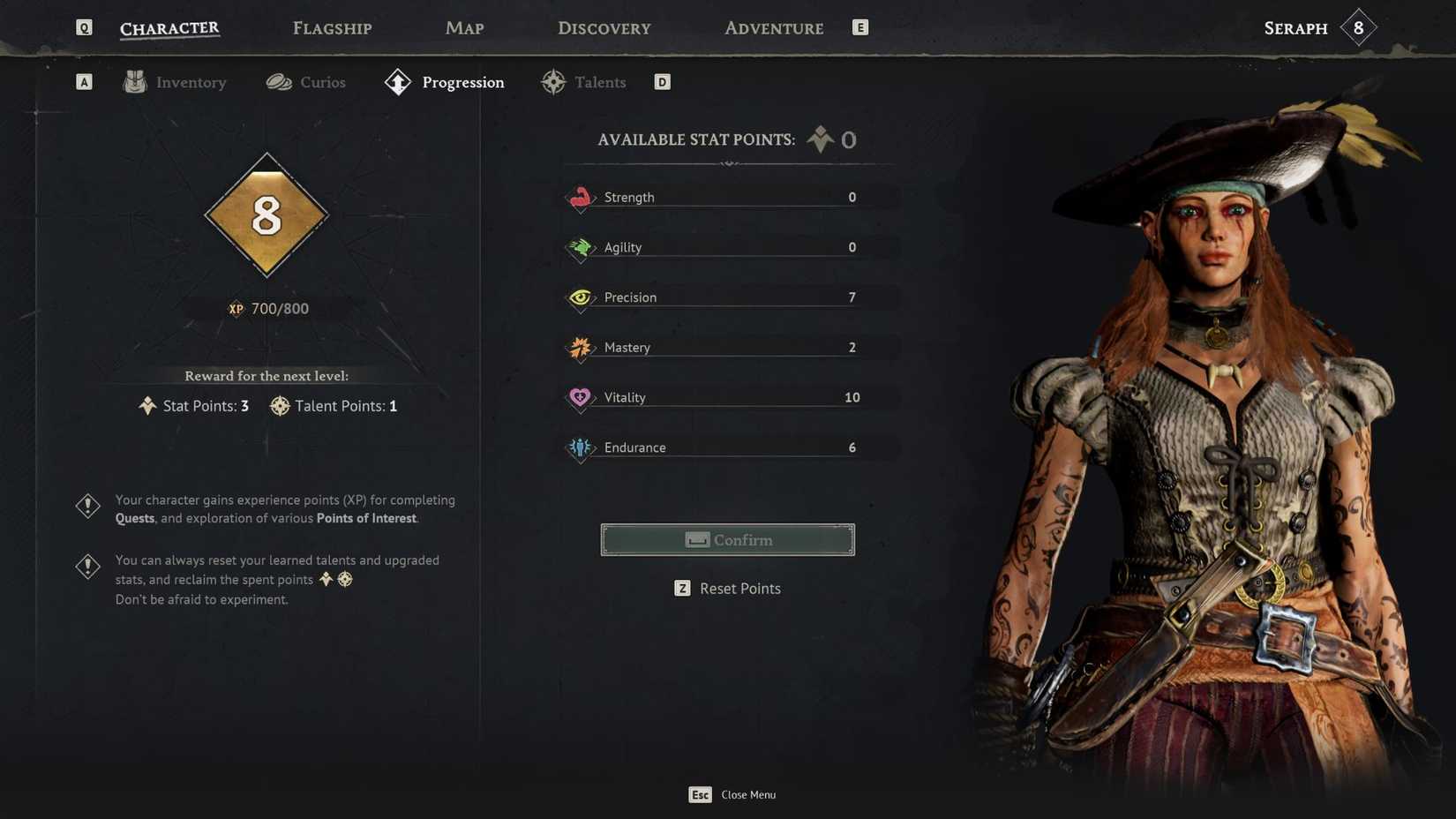Click the golden level 8 diamond emblem
The image size is (1456, 819).
(266, 214)
